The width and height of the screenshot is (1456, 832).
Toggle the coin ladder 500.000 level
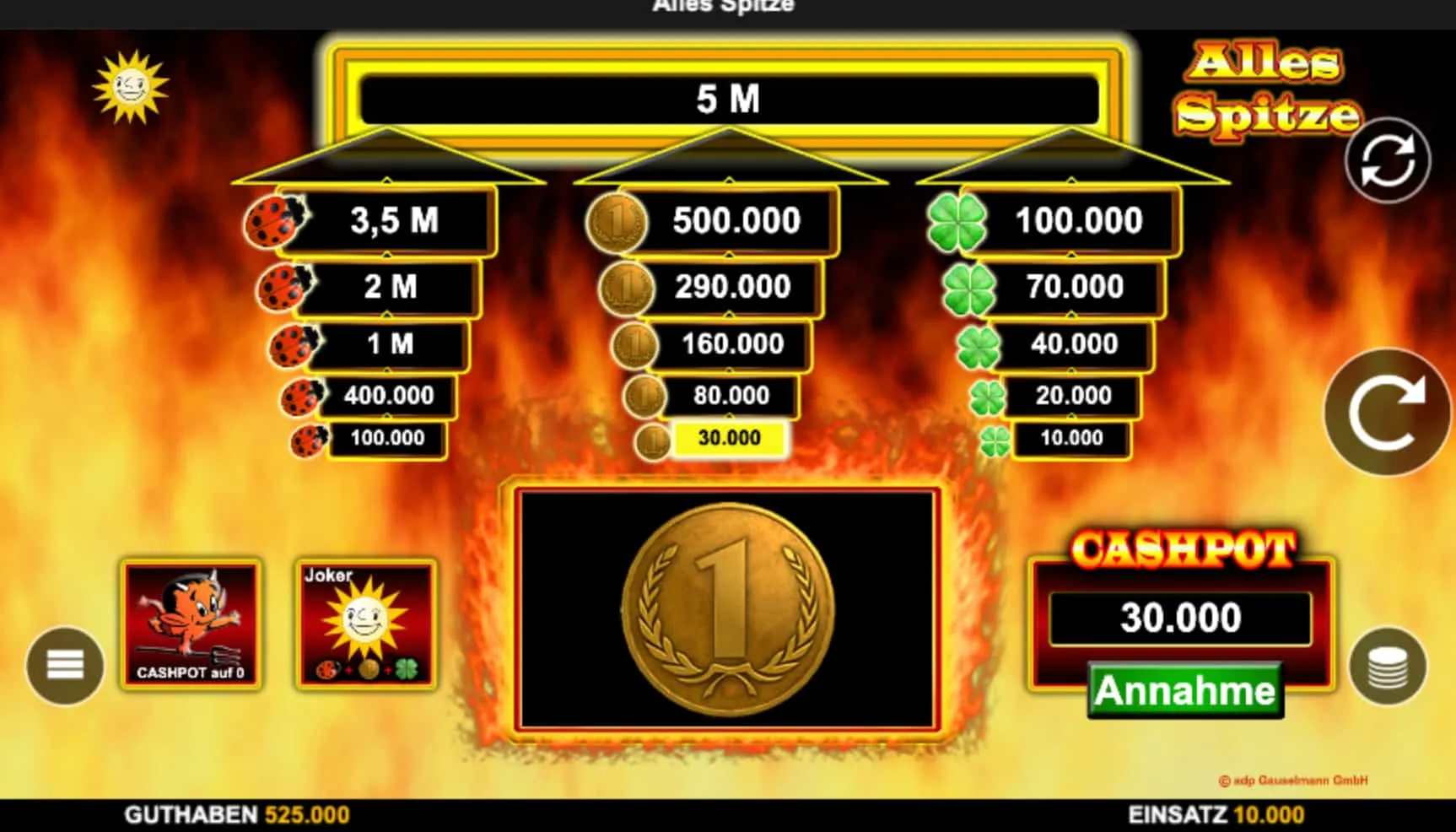coord(736,221)
